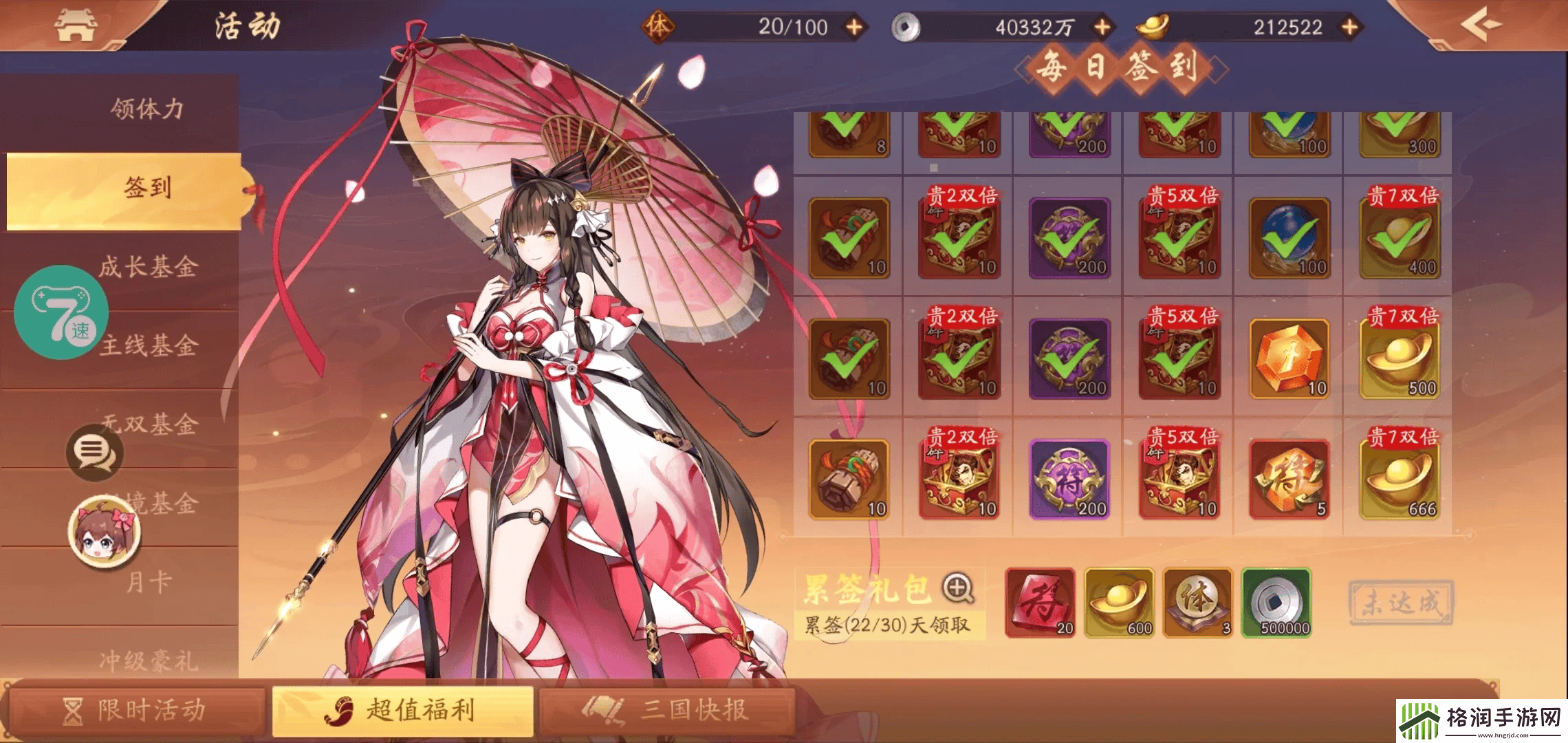Click the checked purple 200 reward in row two
Viewport: 1568px width, 743px height.
[x=1068, y=239]
